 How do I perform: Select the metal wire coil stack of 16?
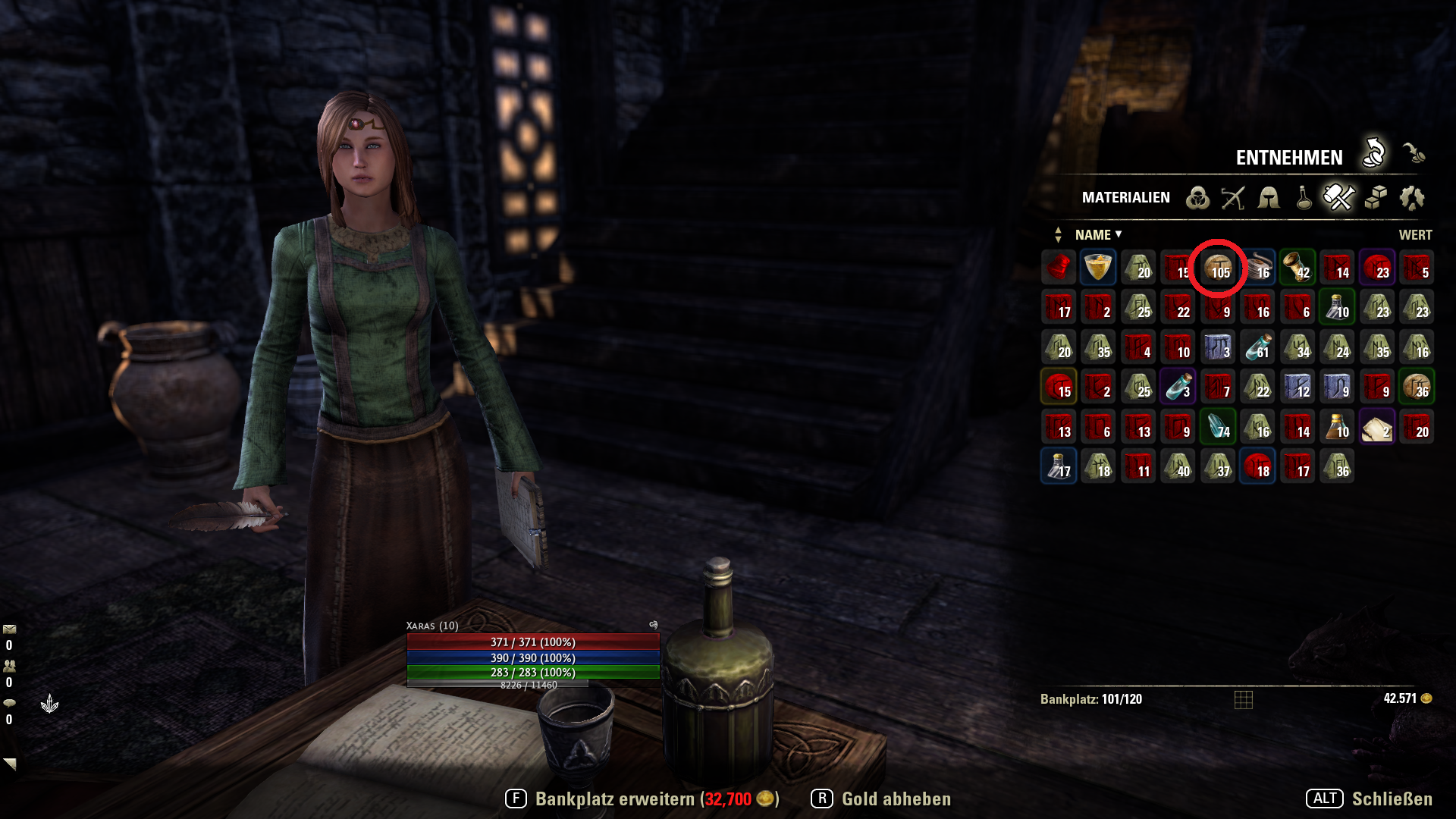point(1258,267)
